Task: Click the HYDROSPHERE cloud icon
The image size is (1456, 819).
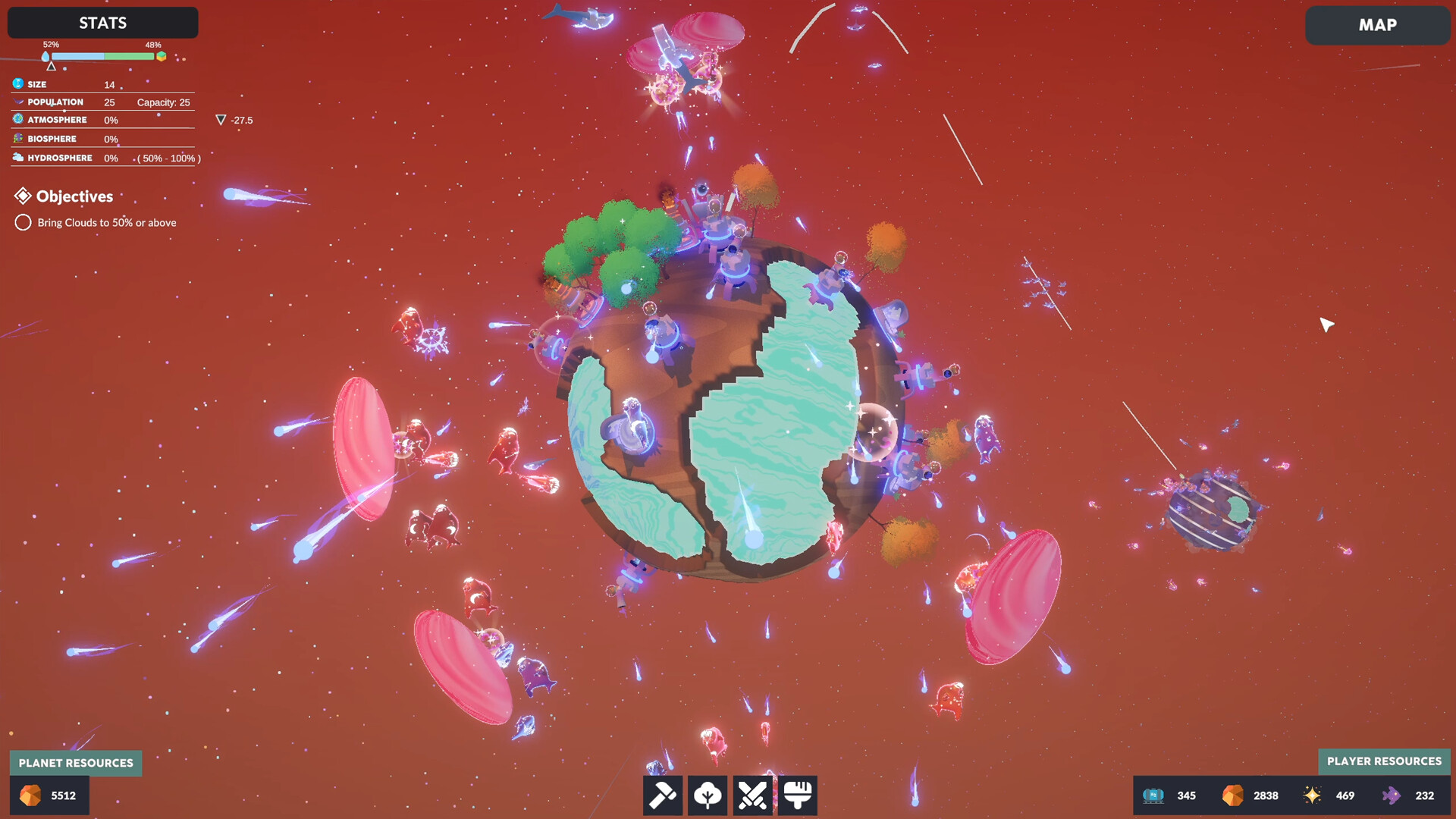Action: click(x=17, y=157)
